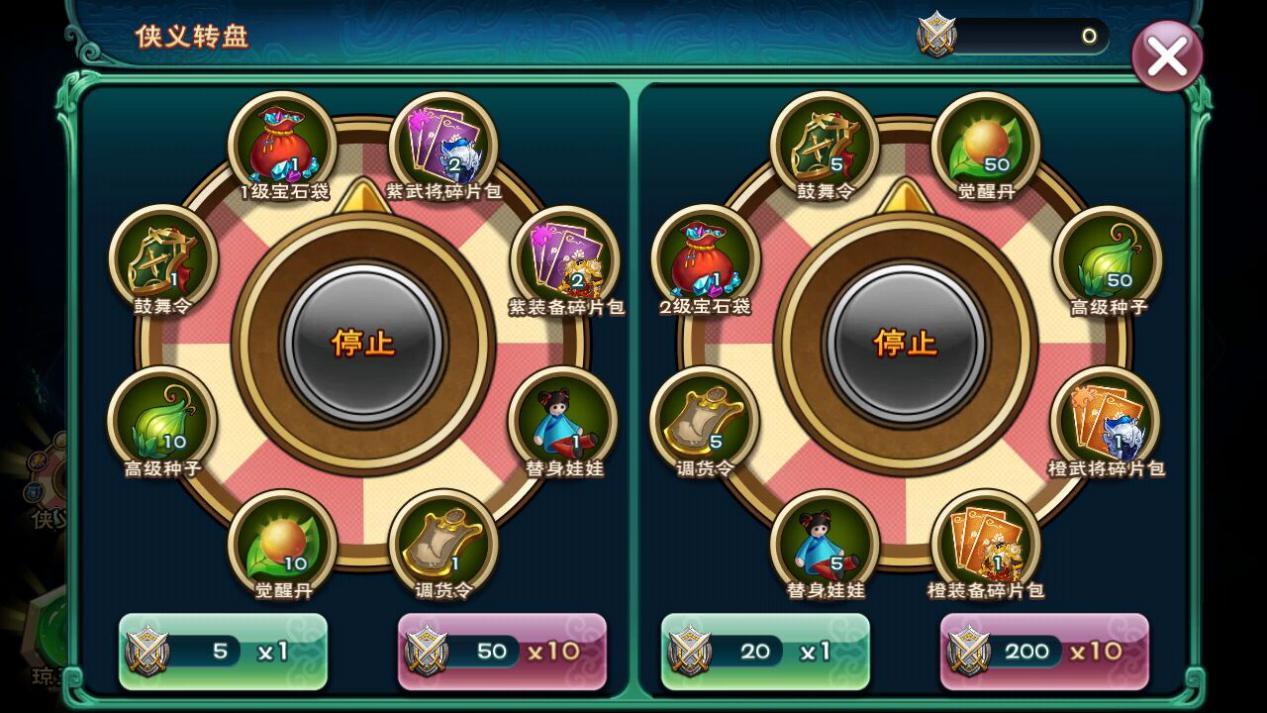View the 替身娃娃 prize showing 5

(825, 545)
